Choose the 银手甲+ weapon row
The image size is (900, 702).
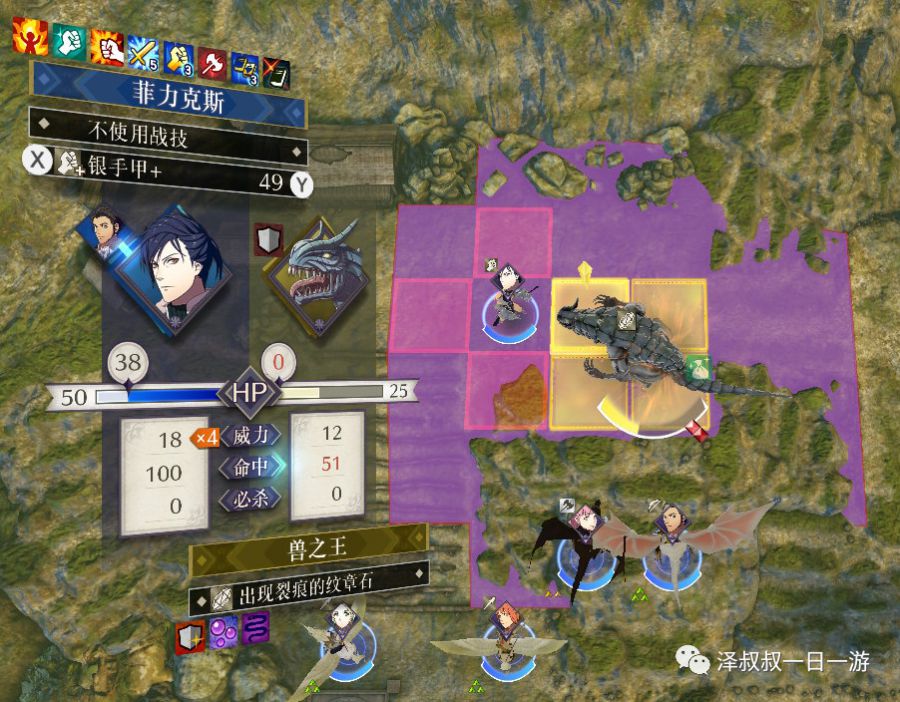click(167, 183)
